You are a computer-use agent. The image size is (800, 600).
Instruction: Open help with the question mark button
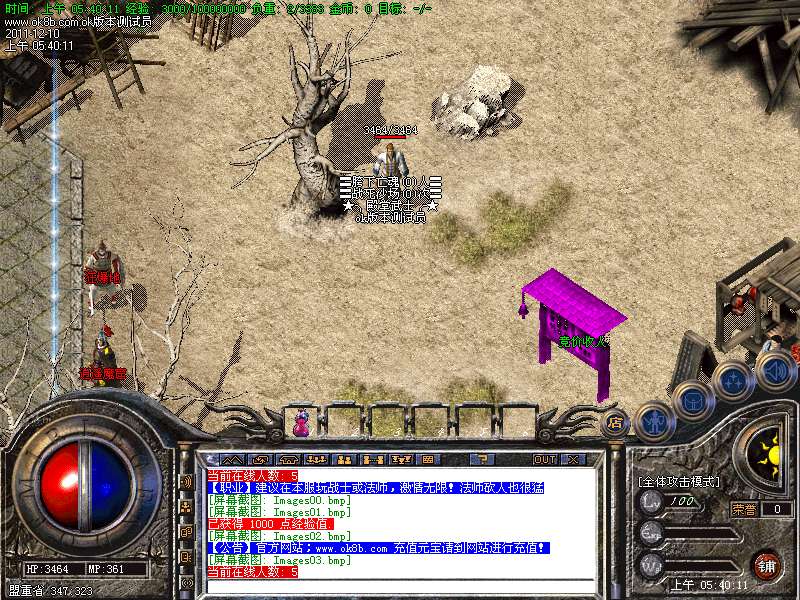[482, 459]
